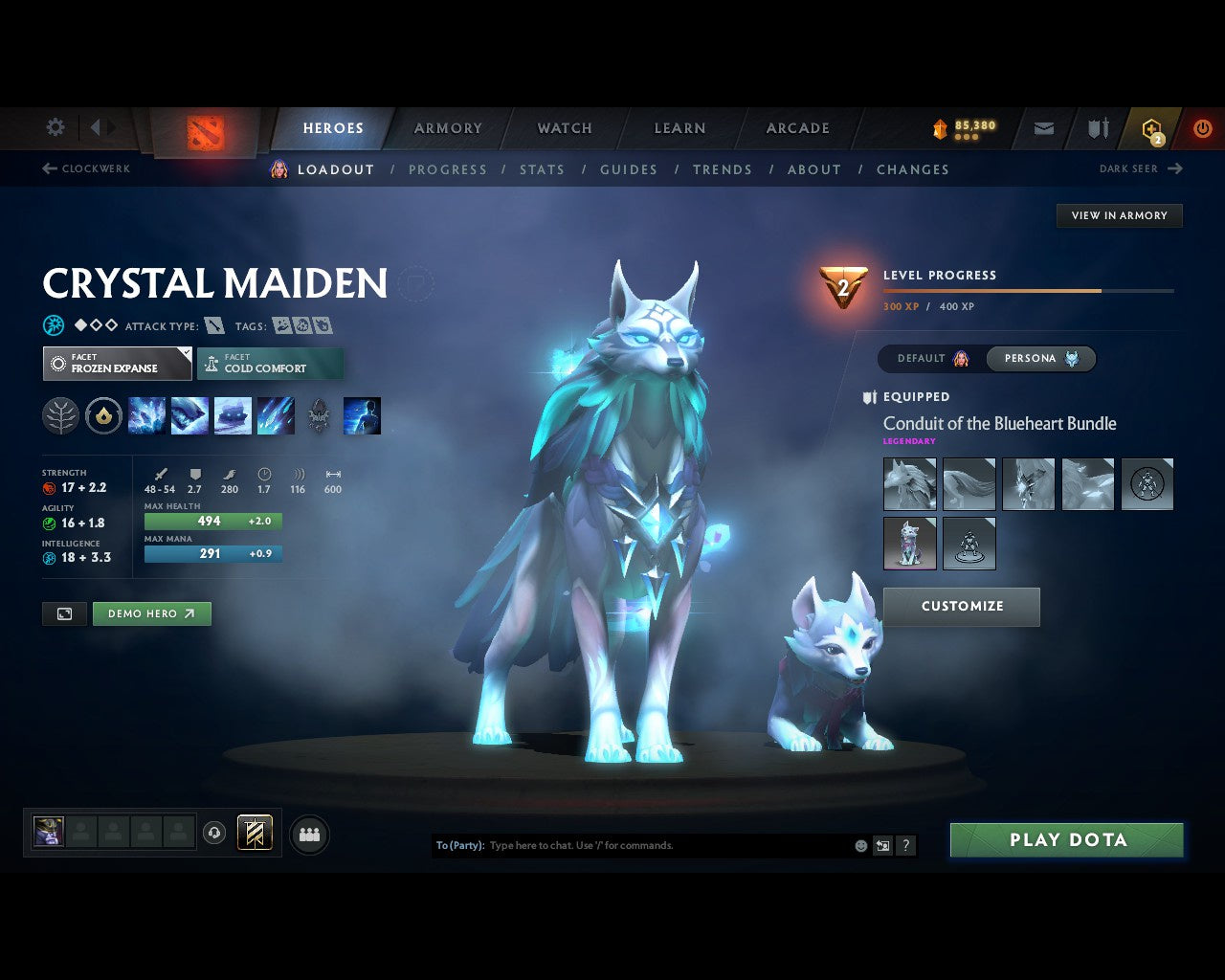
Task: Select the Cold Comfort facet
Action: 270,363
